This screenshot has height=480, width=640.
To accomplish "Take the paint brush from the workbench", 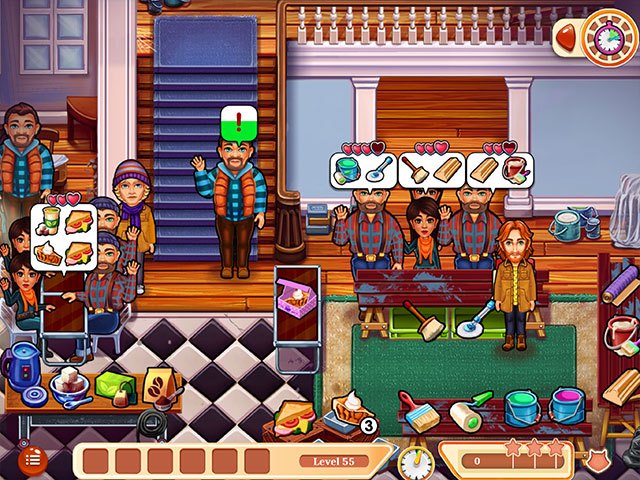I will click(418, 409).
